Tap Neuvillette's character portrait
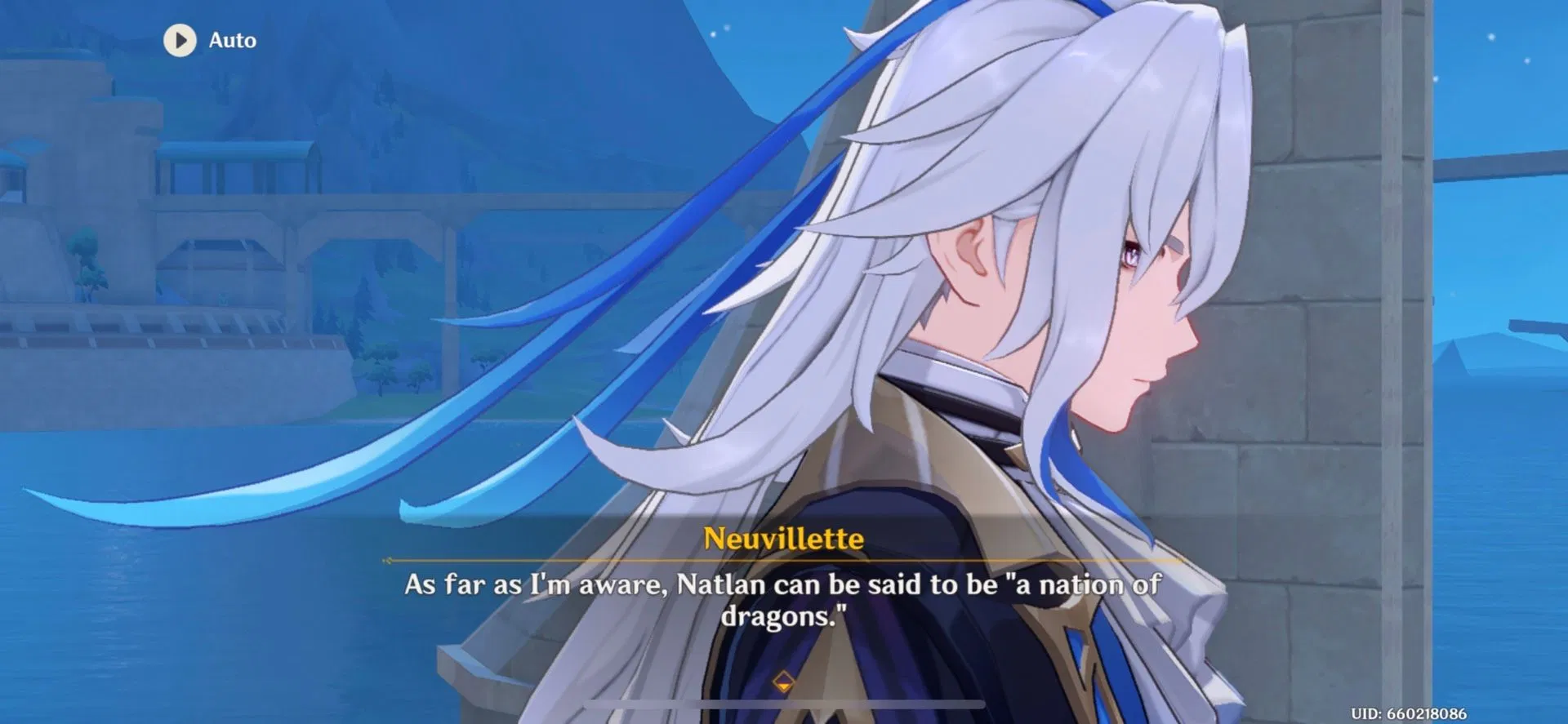 (x=980, y=326)
